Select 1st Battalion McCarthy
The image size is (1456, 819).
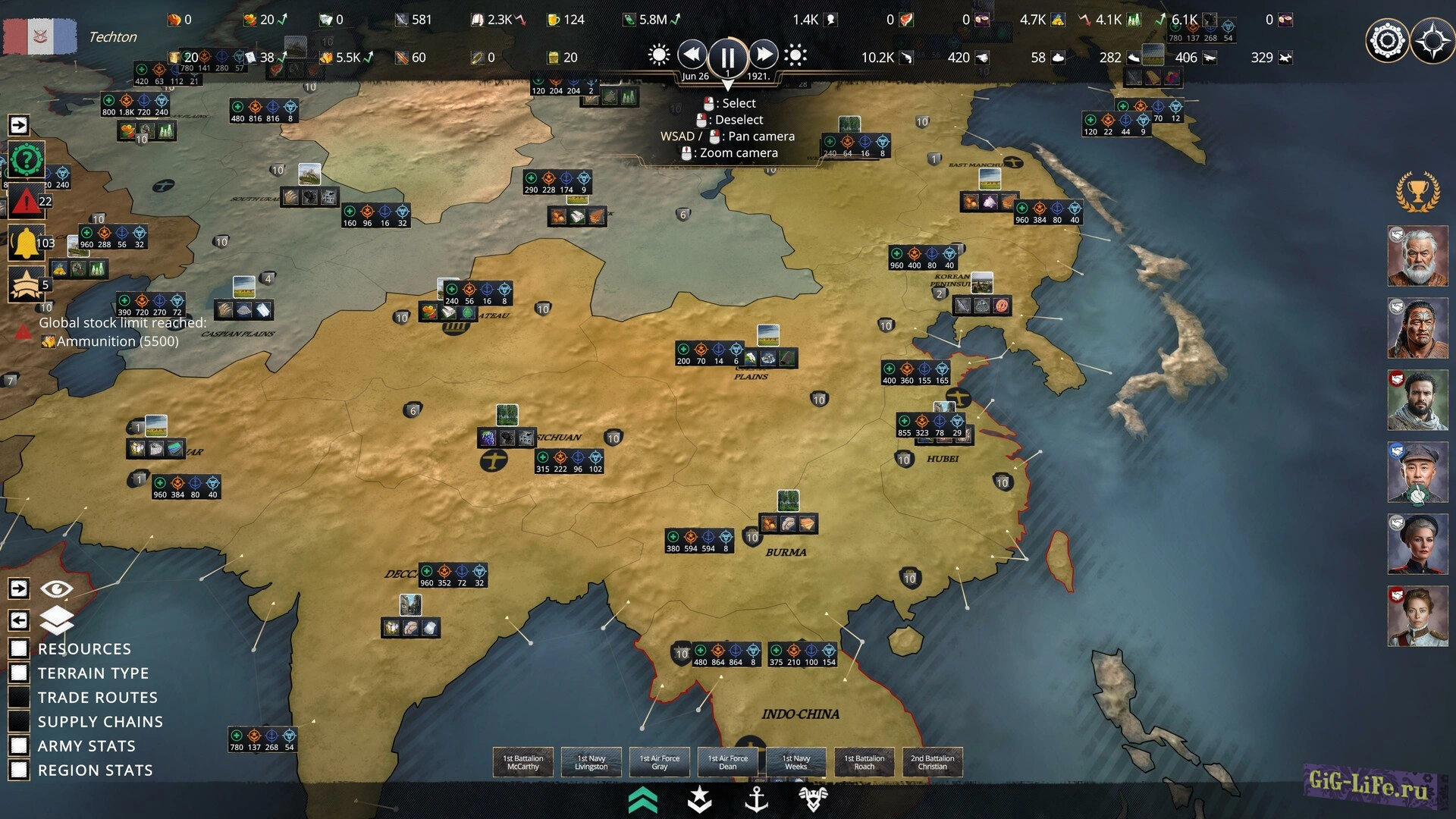(x=523, y=762)
